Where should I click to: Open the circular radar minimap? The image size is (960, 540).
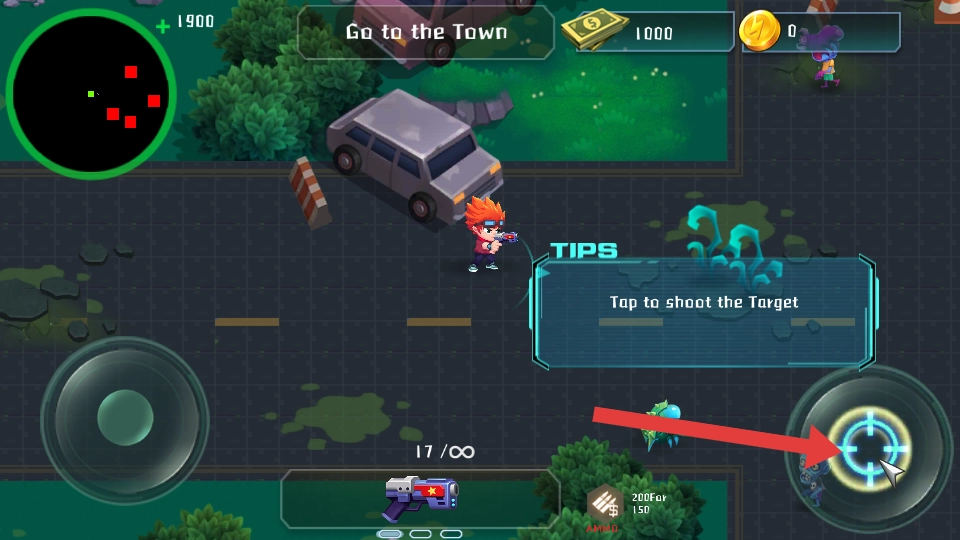click(91, 95)
